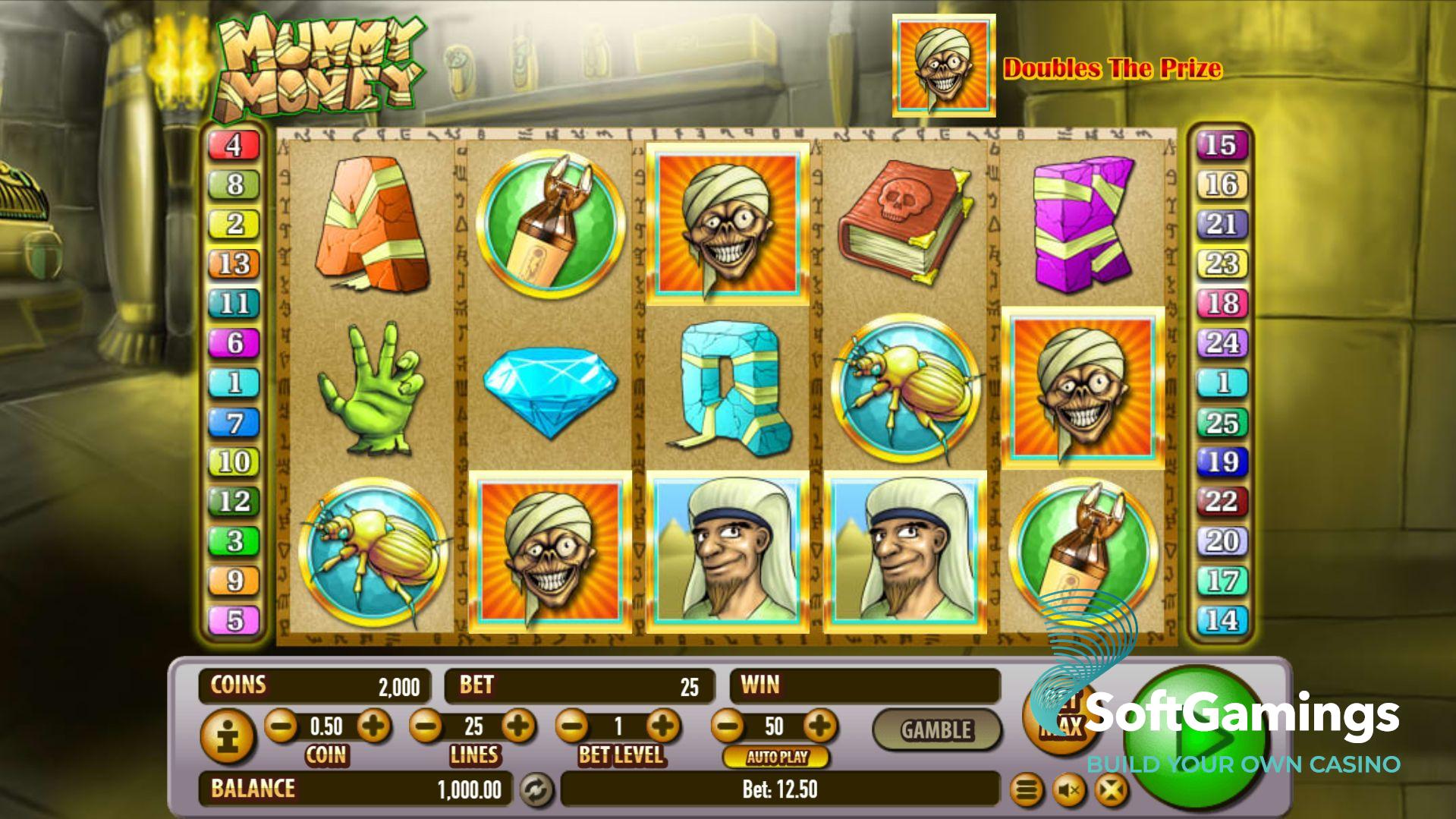Increase the coin value
Viewport: 1456px width, 819px height.
click(x=373, y=726)
